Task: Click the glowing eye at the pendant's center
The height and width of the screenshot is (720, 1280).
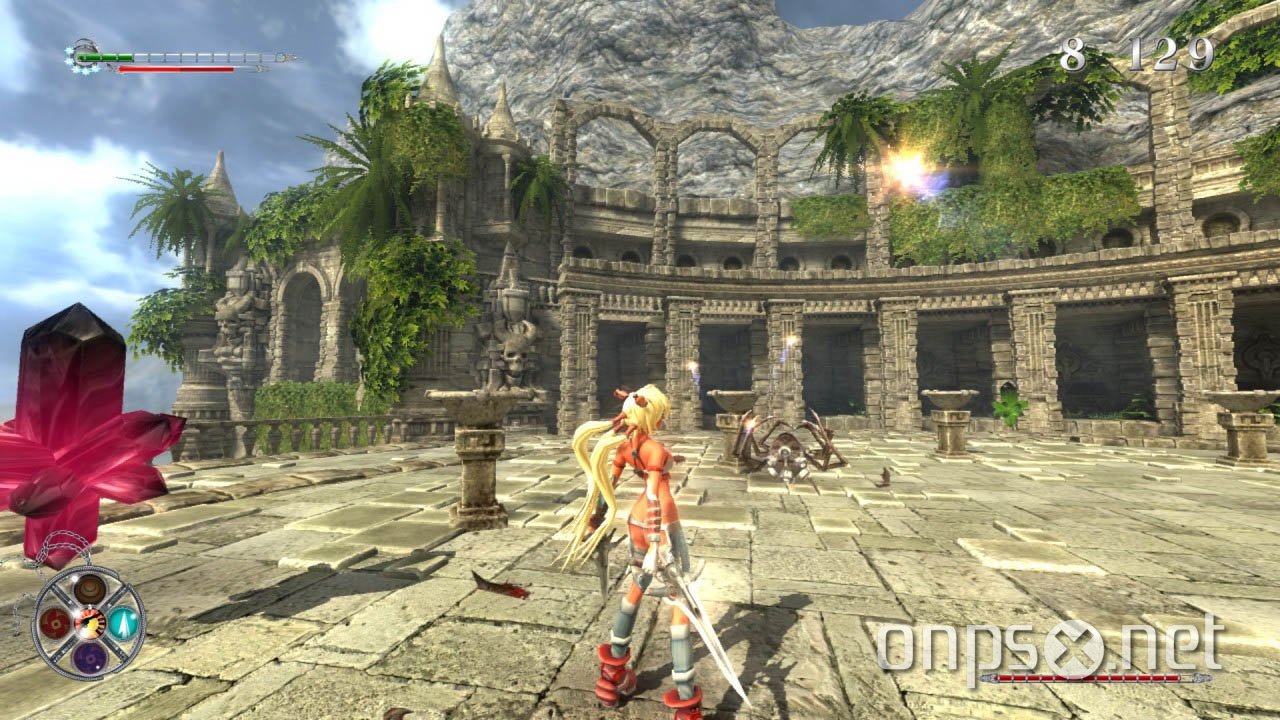Action: [89, 622]
